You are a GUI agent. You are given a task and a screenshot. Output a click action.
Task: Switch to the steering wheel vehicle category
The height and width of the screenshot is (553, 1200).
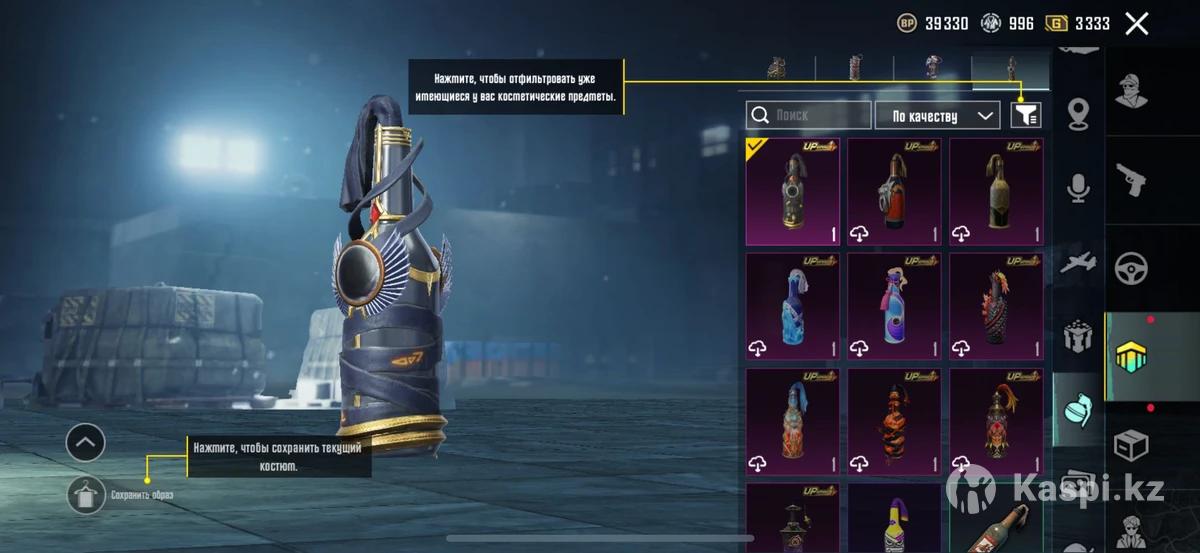point(1131,267)
